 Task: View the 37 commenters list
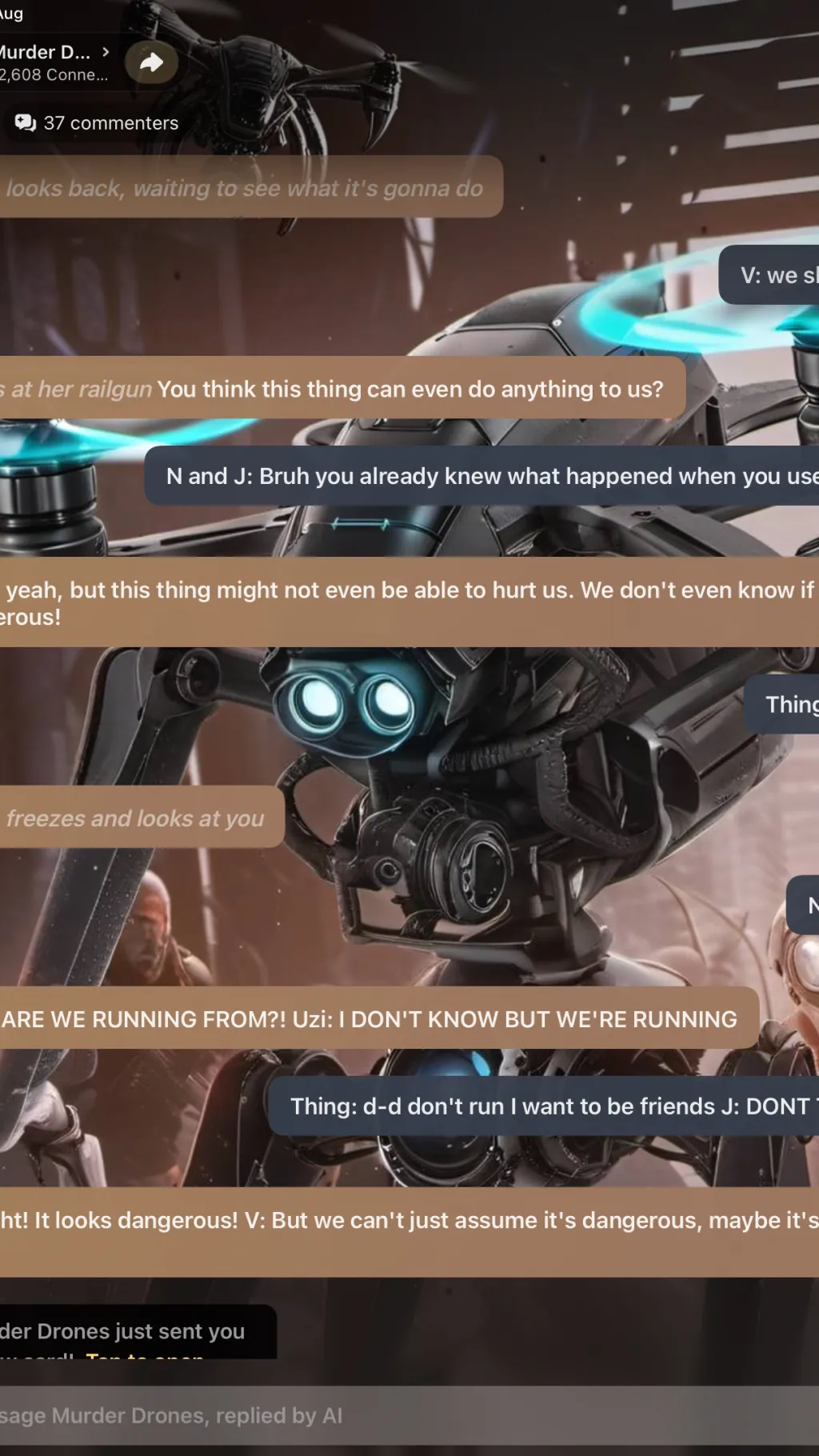point(97,123)
